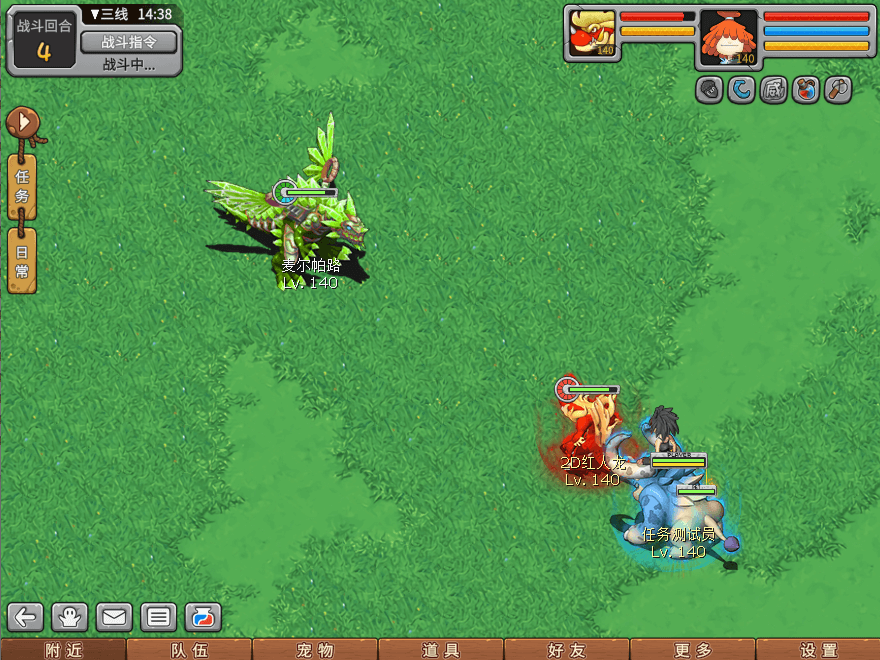
Task: Switch to the 宠物 pets tab
Action: point(315,650)
